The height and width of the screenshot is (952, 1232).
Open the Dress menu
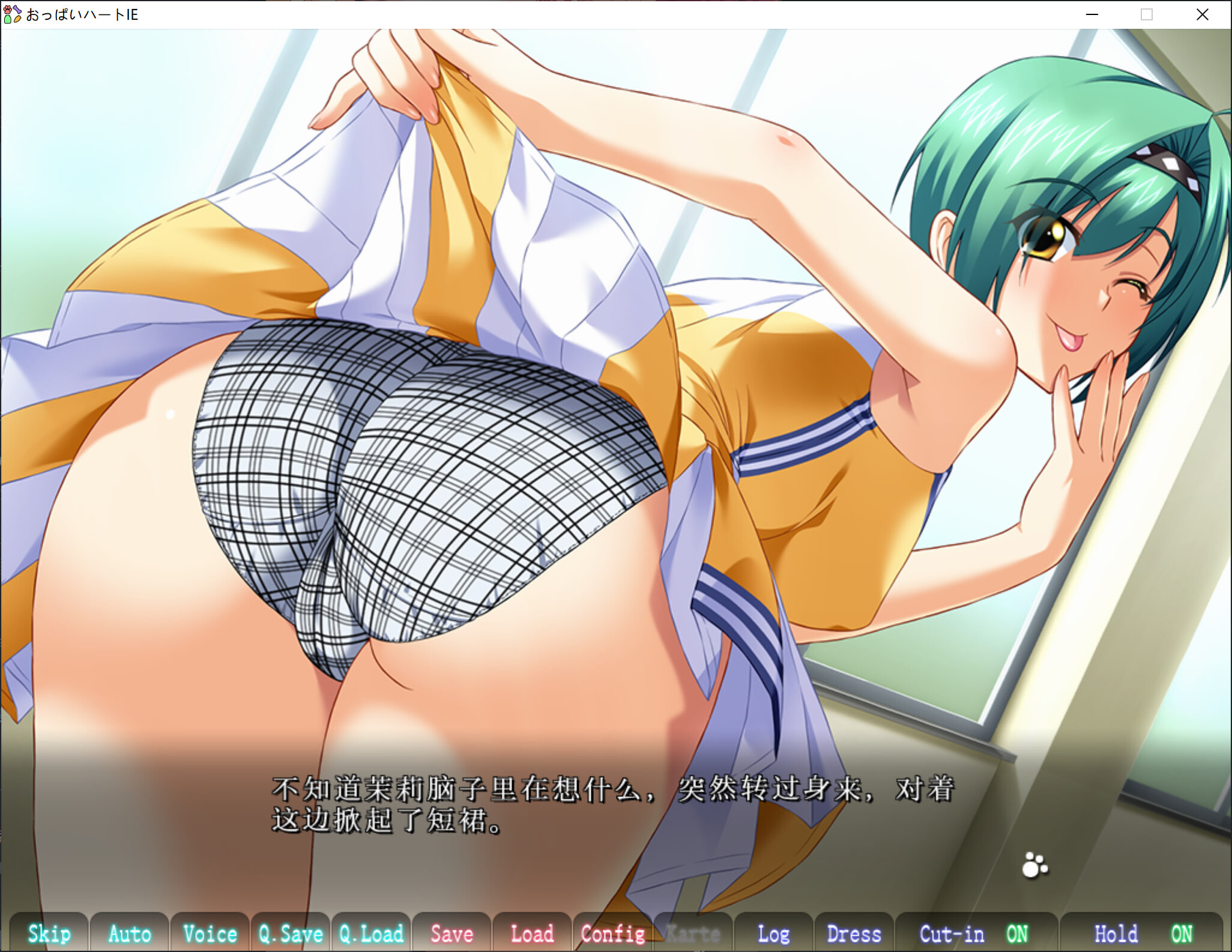coord(854,933)
